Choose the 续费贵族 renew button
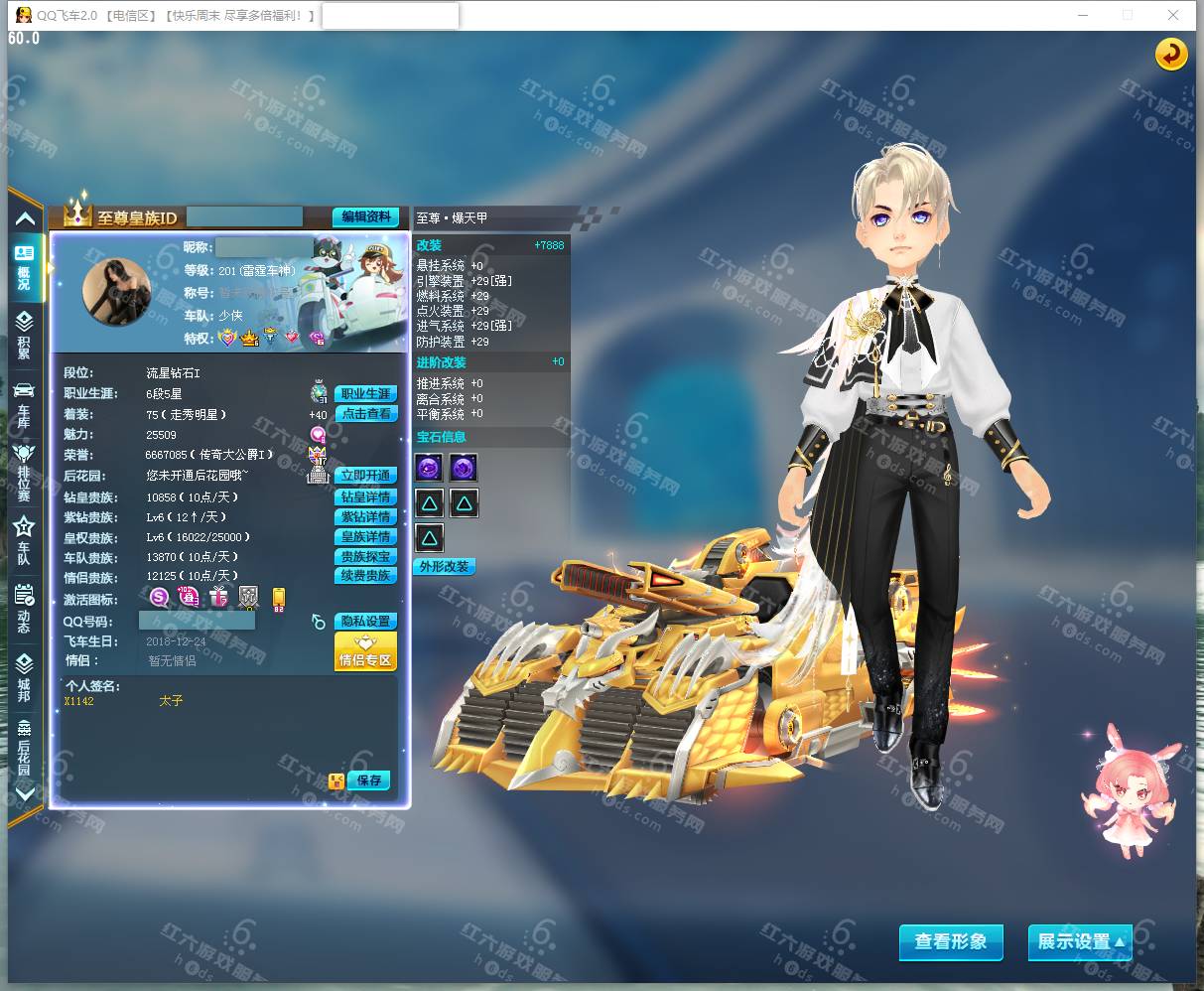The height and width of the screenshot is (991, 1204). [365, 576]
